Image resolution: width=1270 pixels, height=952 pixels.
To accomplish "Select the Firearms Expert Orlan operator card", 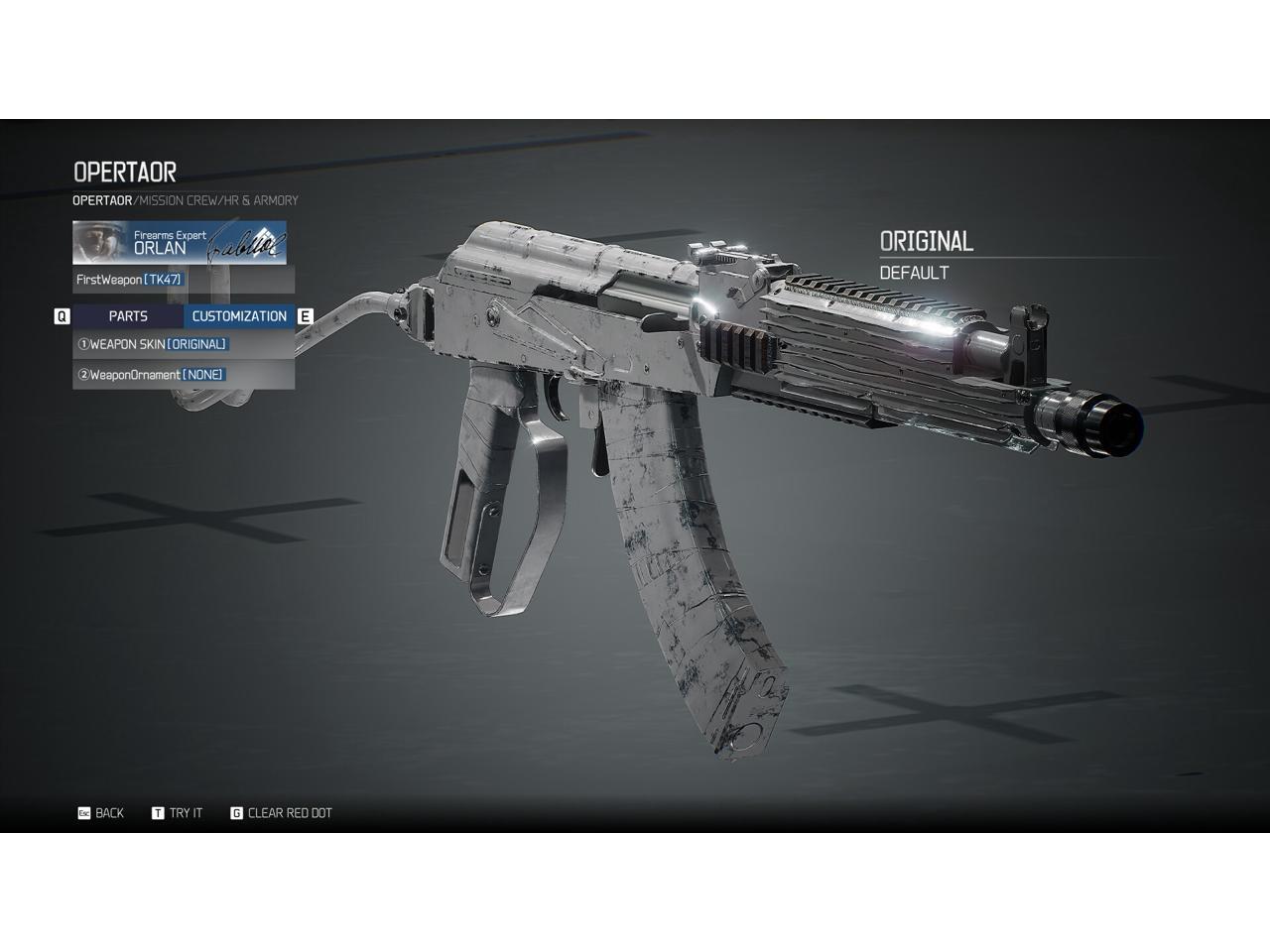I will click(x=180, y=243).
